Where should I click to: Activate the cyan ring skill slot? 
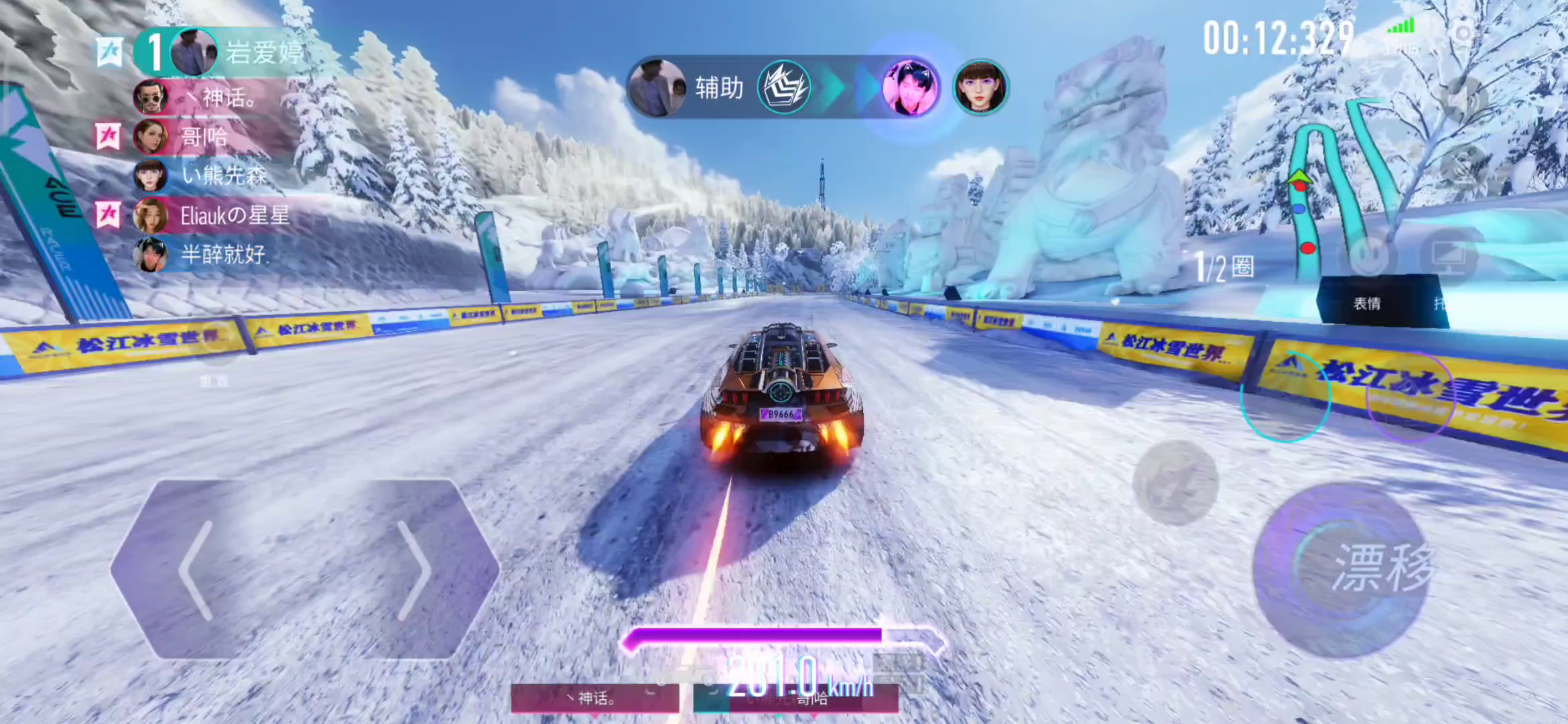tap(1285, 397)
